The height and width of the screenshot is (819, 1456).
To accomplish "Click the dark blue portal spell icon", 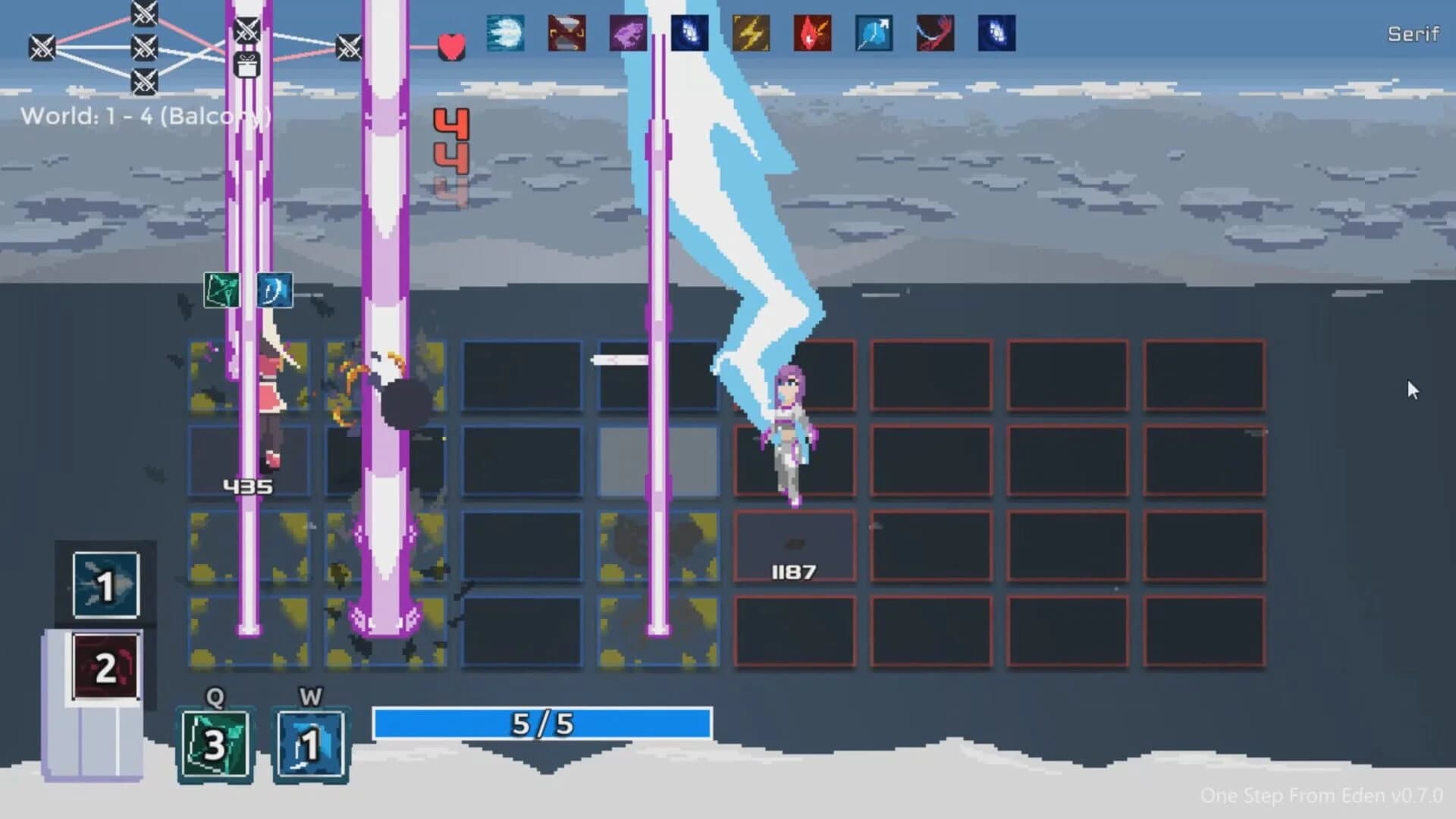I will coord(689,33).
